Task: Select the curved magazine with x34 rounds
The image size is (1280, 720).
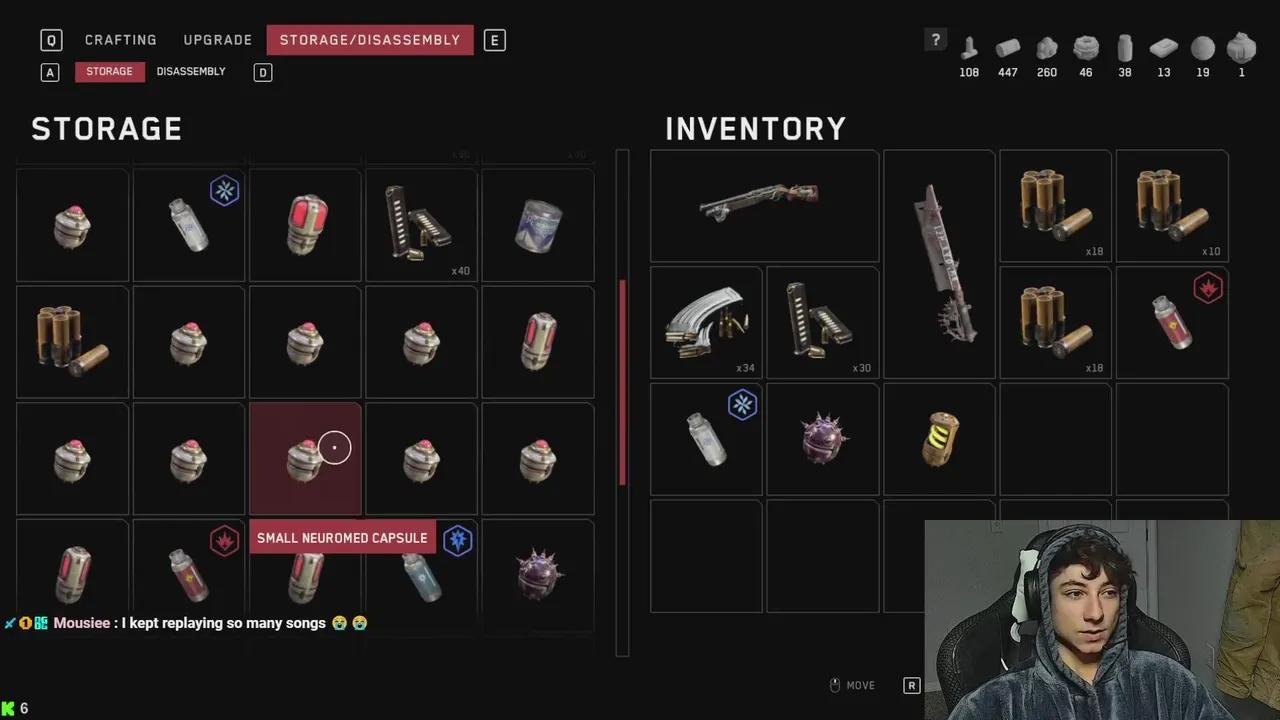Action: [x=706, y=322]
